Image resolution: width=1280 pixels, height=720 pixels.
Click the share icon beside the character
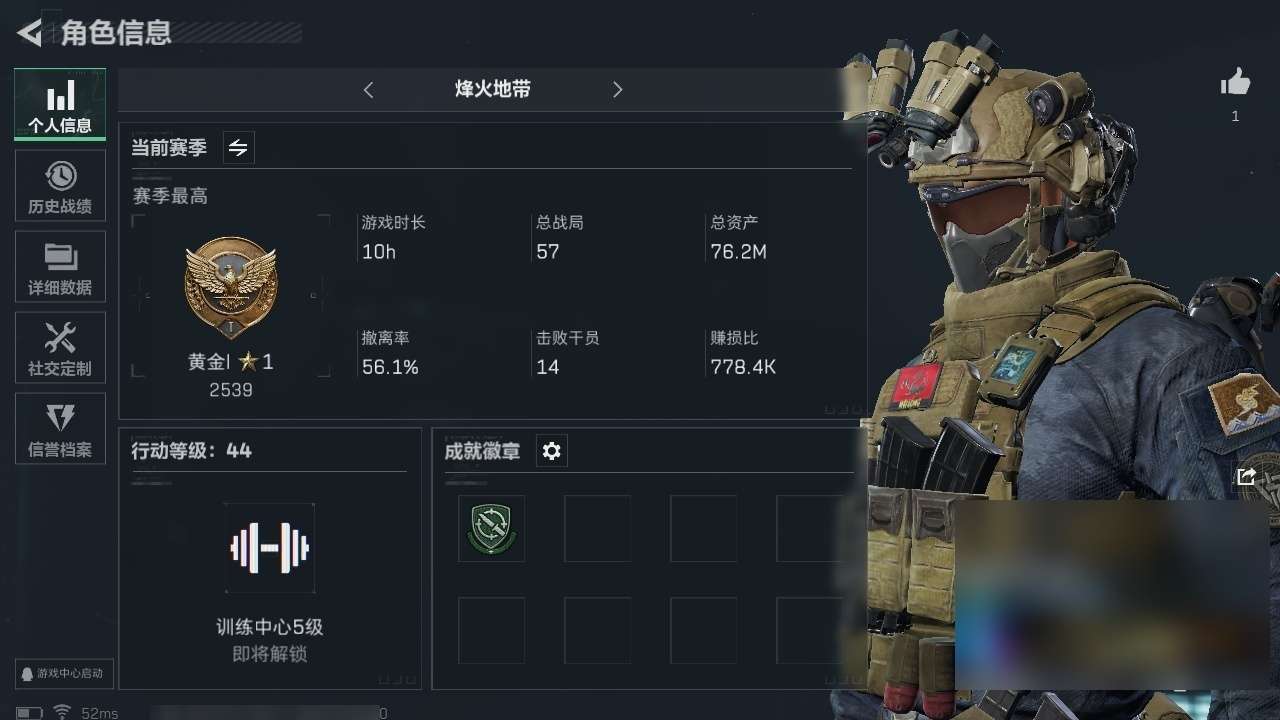tap(1246, 477)
